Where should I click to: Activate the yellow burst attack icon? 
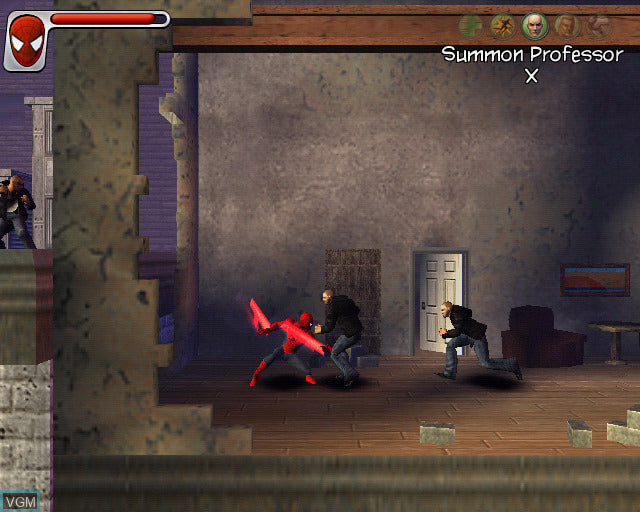pos(503,26)
